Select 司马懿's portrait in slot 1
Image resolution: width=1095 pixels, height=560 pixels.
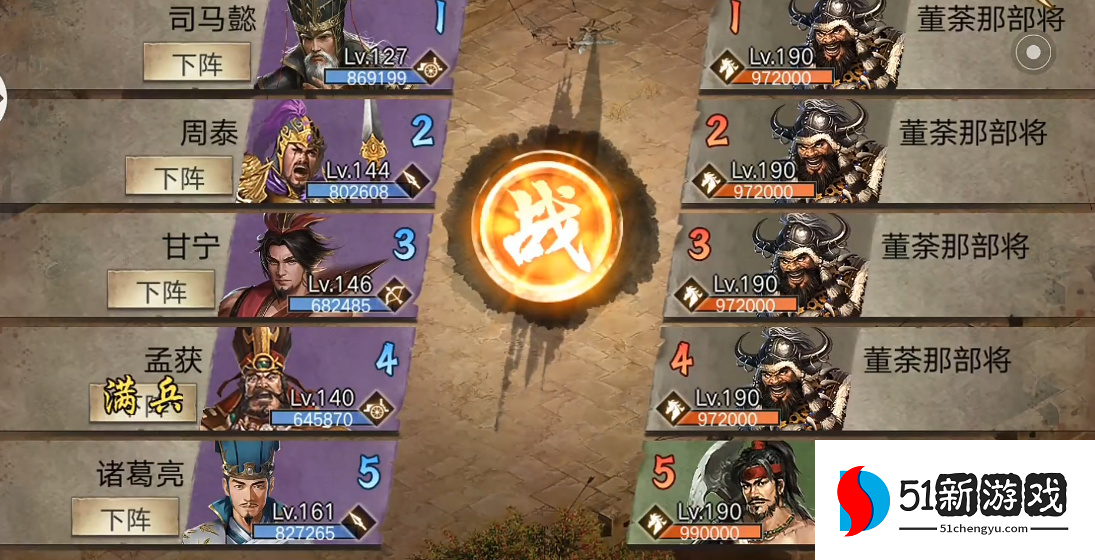point(318,42)
